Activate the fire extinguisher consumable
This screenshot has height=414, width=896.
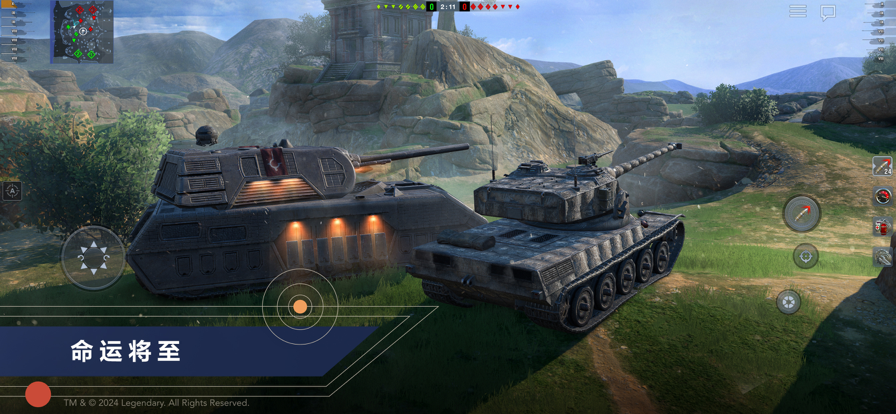click(x=882, y=227)
